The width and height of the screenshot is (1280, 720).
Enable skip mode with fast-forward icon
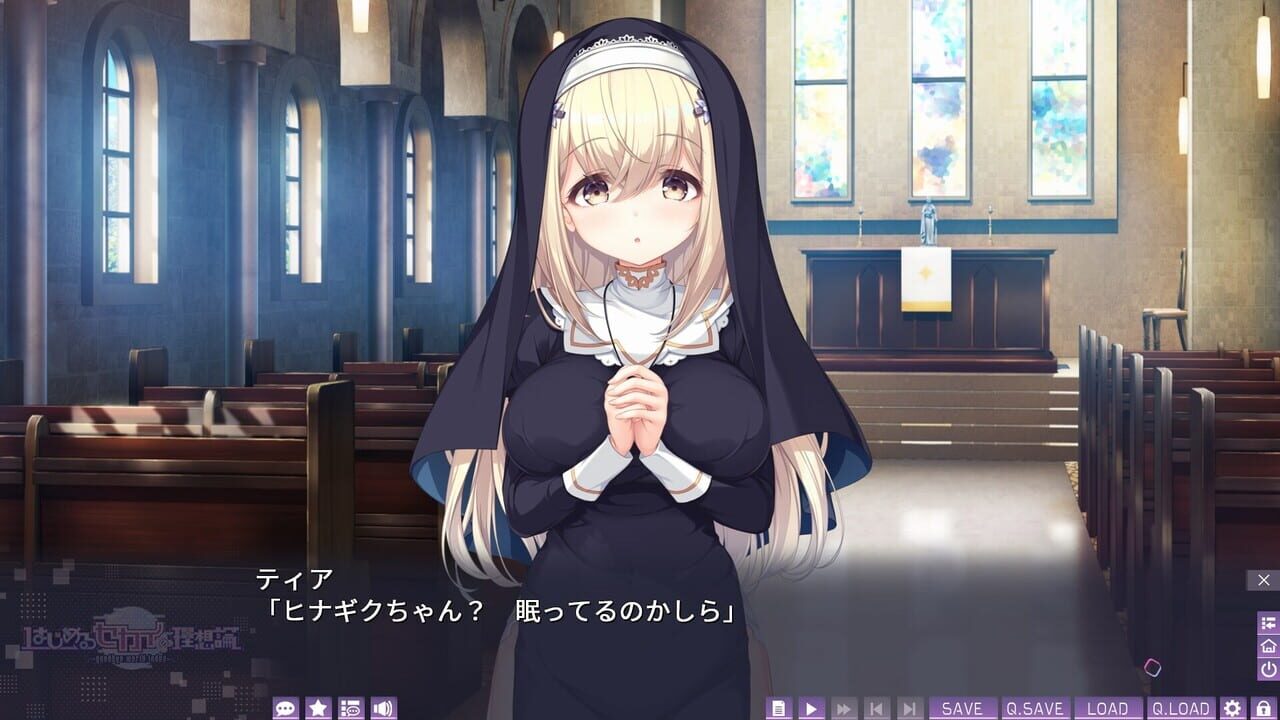coord(841,705)
